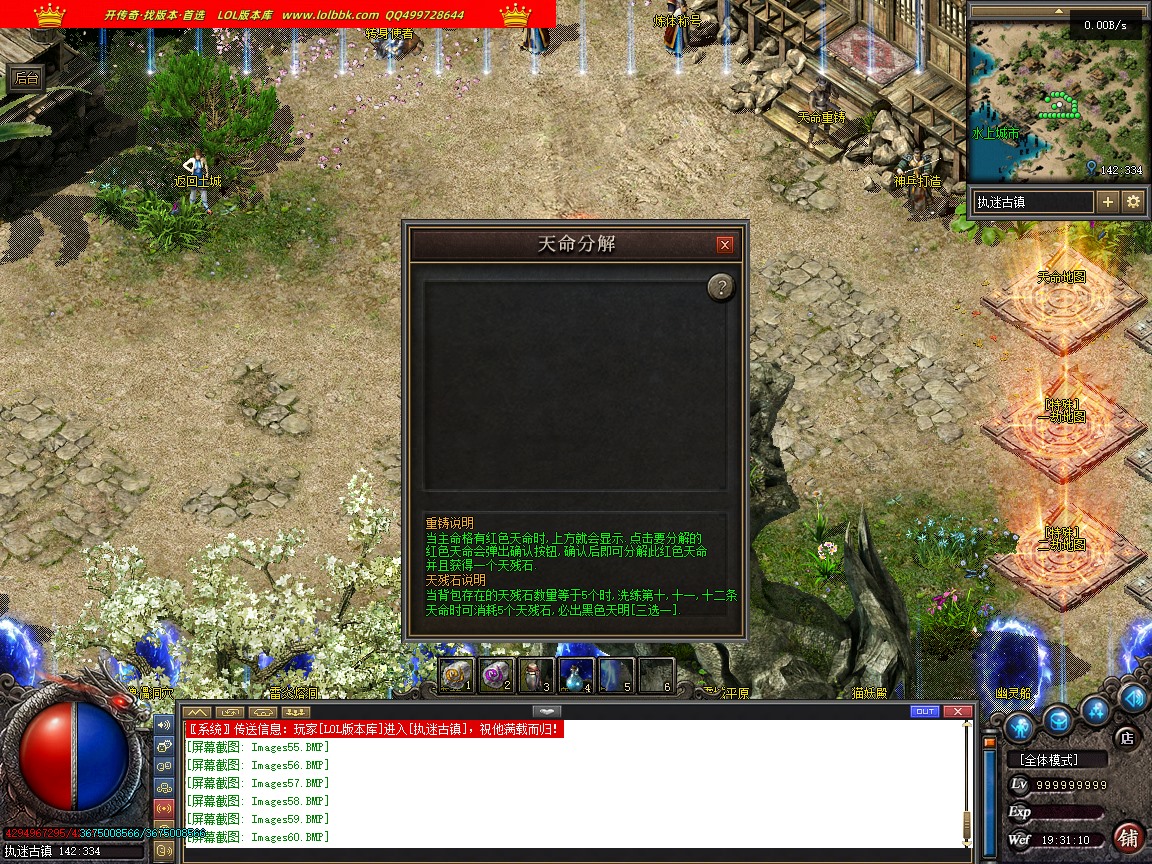
Task: Toggle the speaker icon left of chat
Action: tap(164, 723)
